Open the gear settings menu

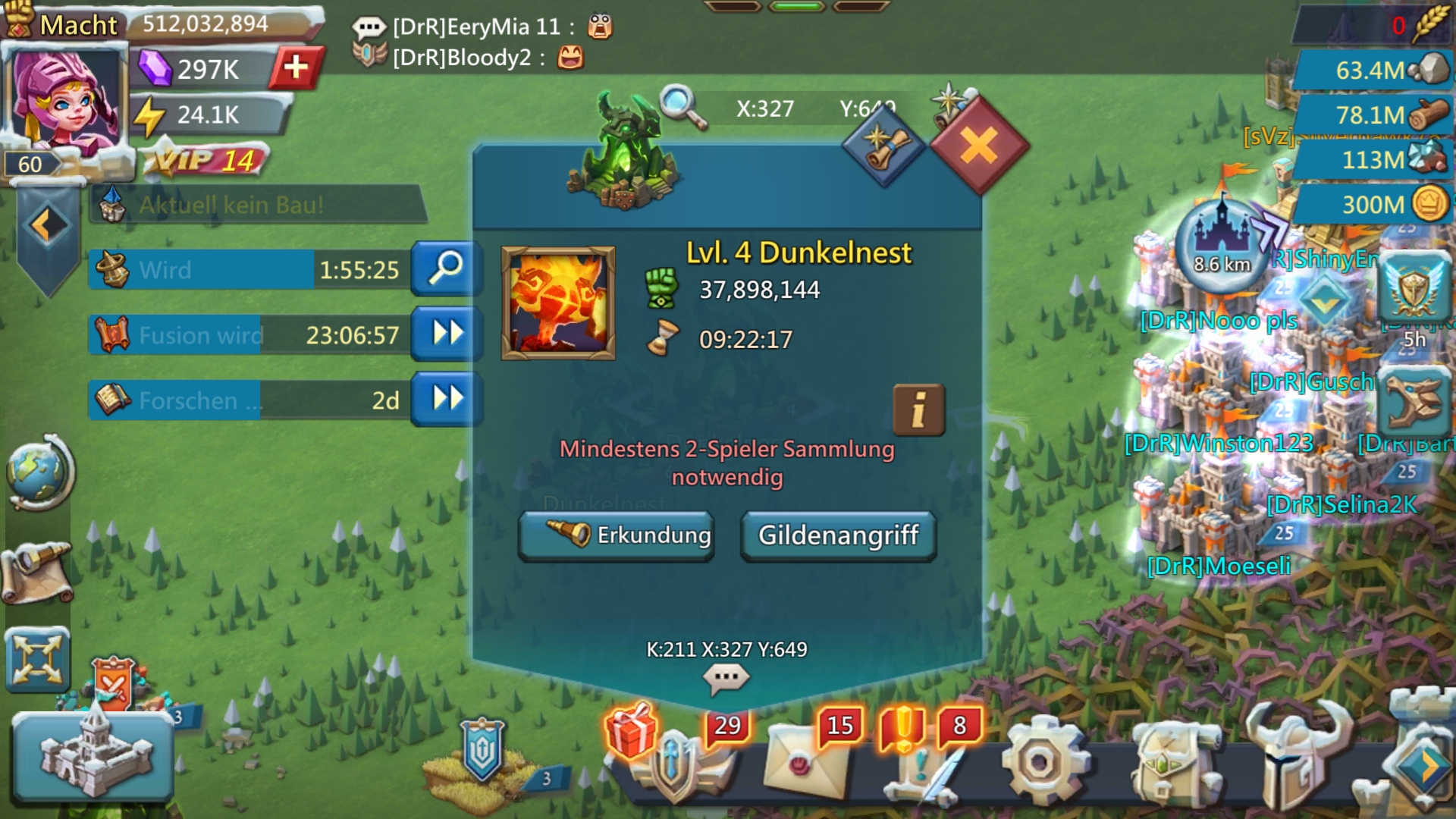[1040, 762]
